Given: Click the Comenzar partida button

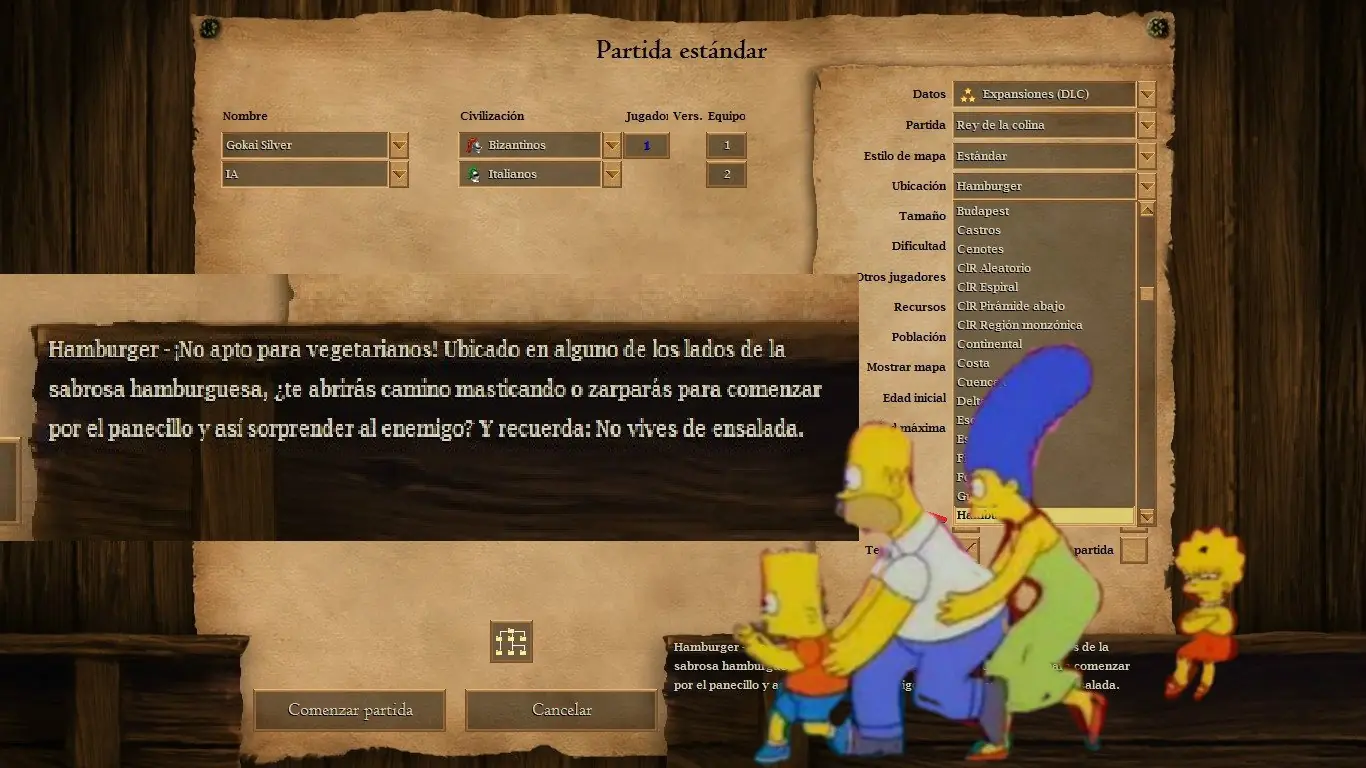Looking at the screenshot, I should pyautogui.click(x=349, y=710).
